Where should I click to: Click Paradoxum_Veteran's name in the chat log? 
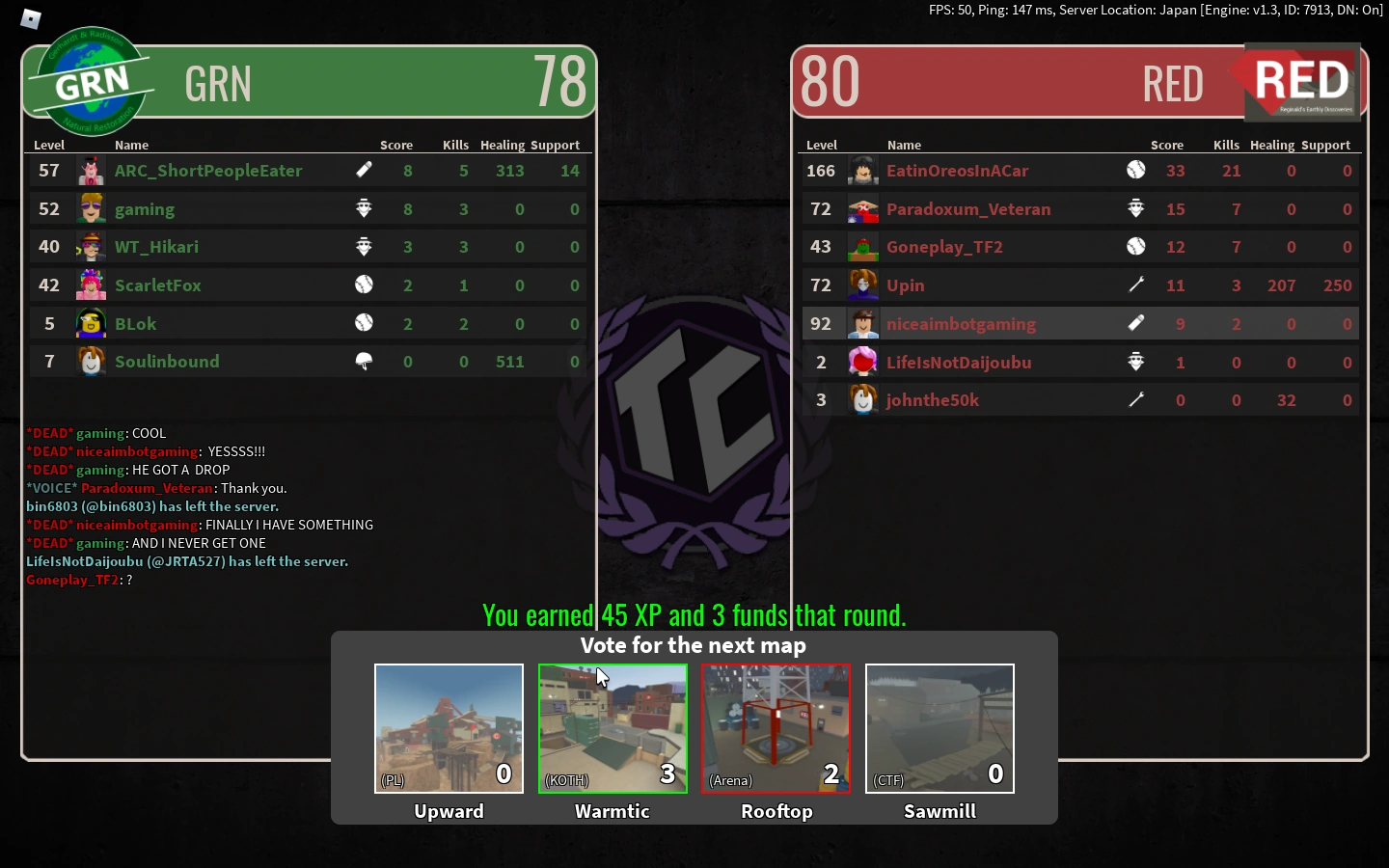pos(147,488)
